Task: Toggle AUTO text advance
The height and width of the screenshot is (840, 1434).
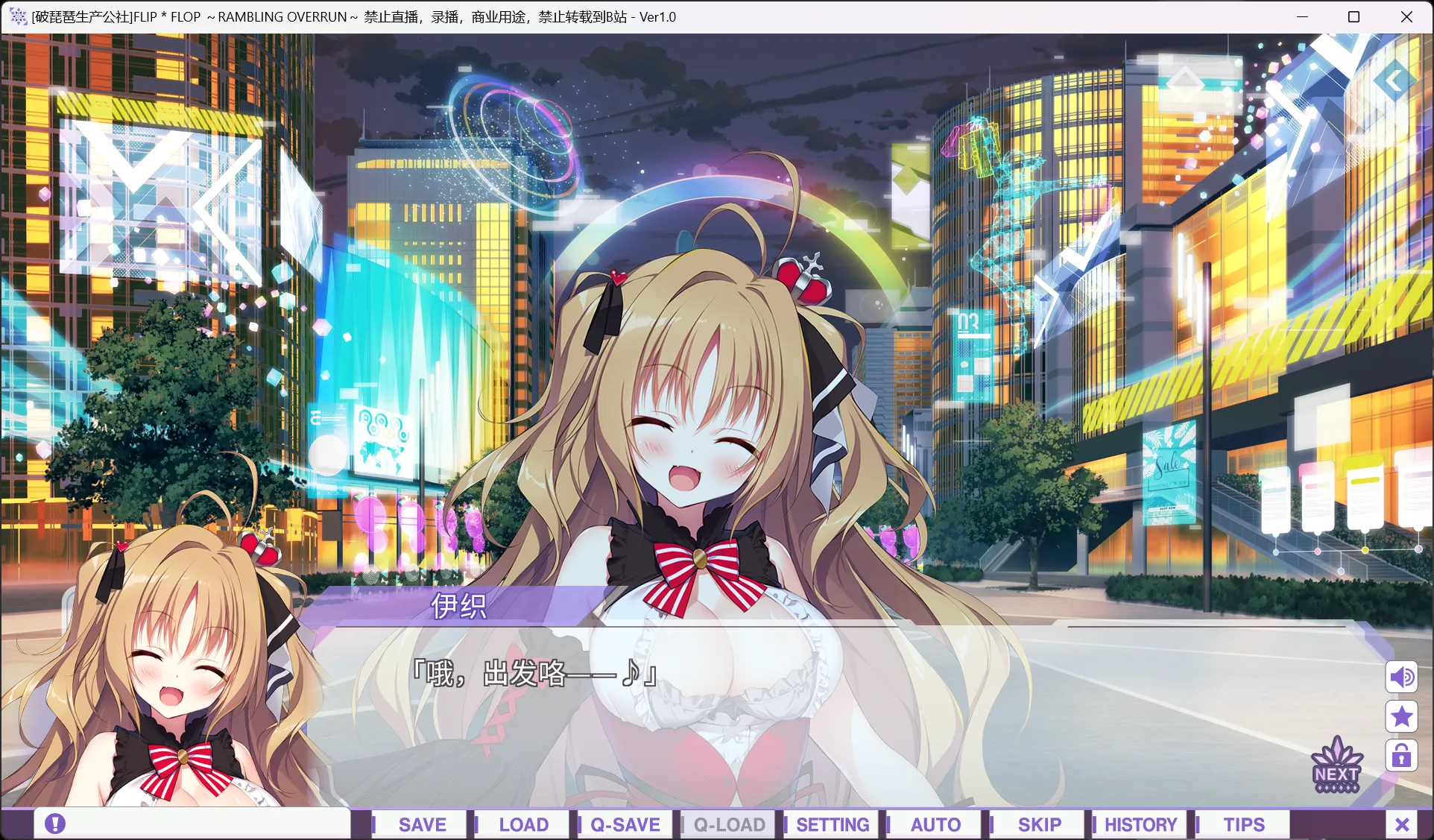Action: coord(935,824)
